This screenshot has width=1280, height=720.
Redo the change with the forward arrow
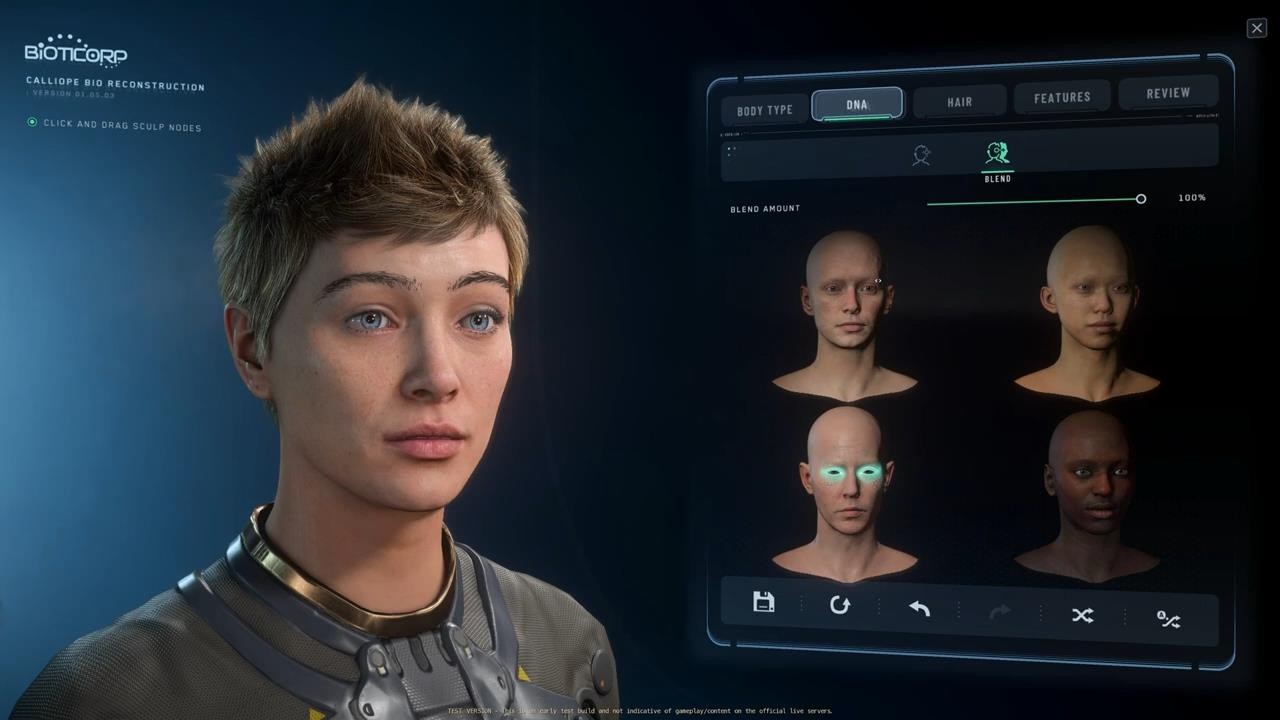point(1000,611)
